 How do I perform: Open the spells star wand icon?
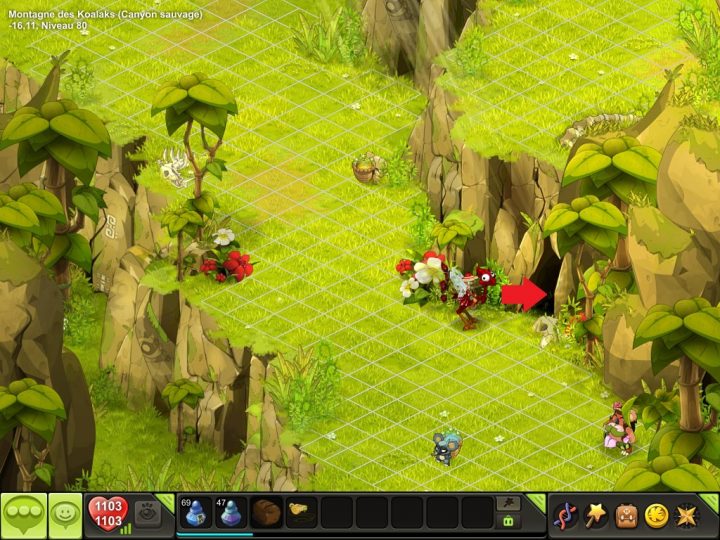[596, 515]
